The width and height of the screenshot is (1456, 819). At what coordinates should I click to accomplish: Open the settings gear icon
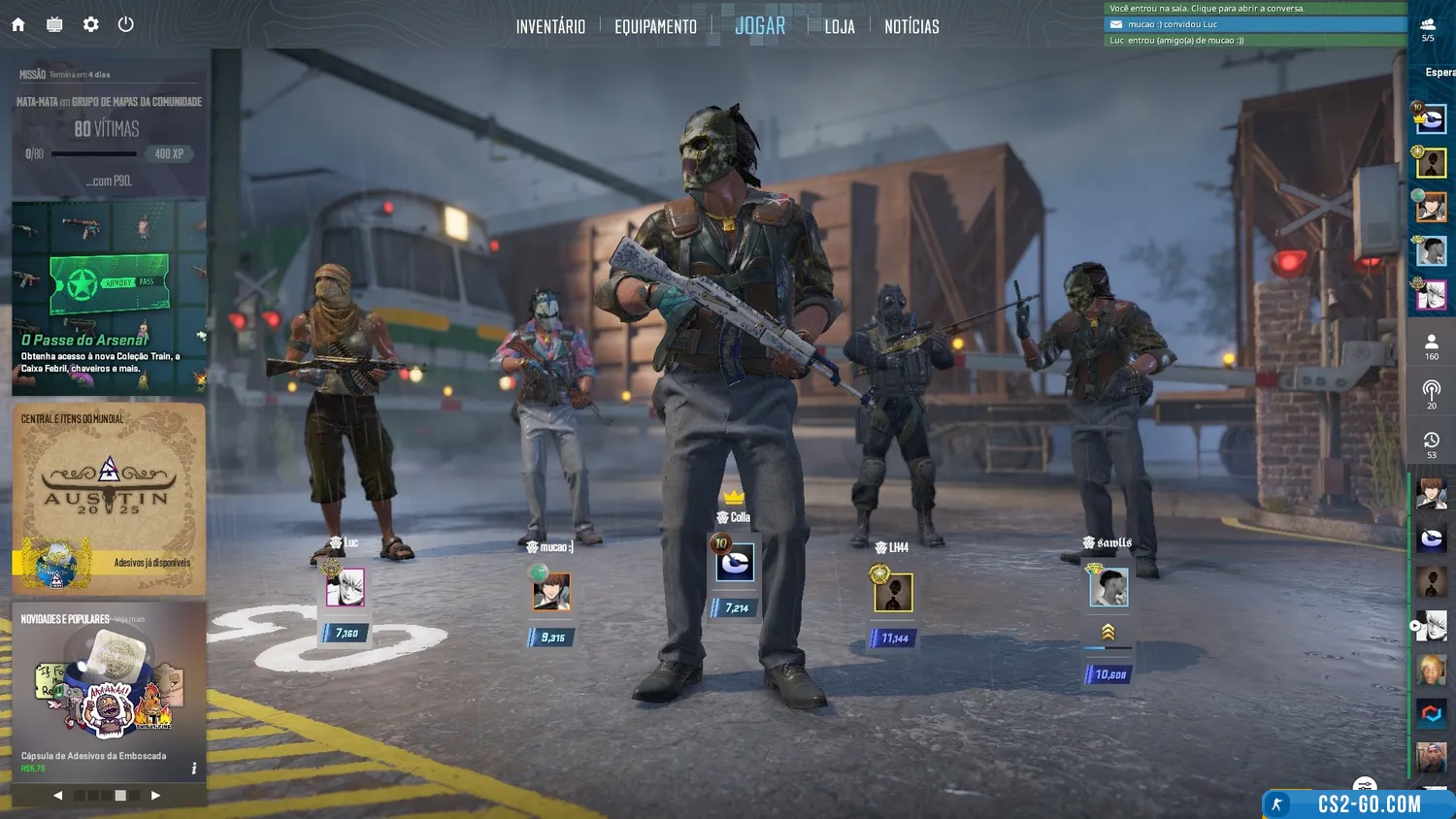90,24
